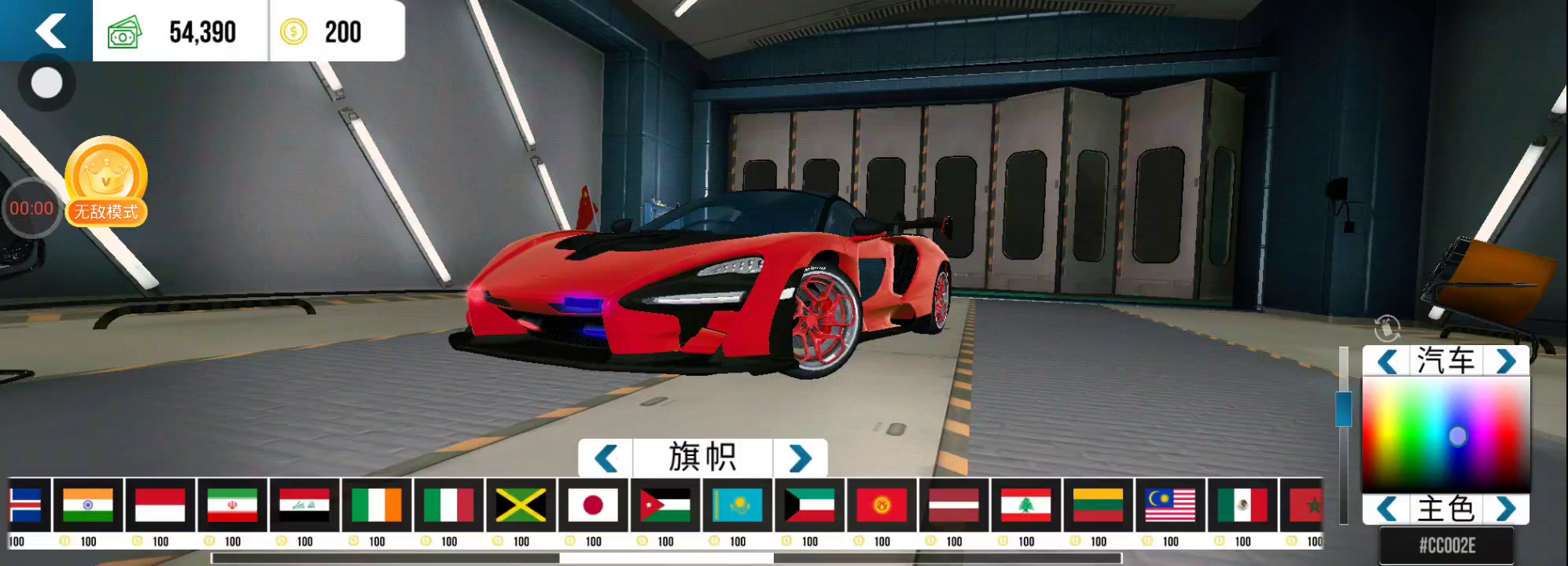1568x566 pixels.
Task: Click the #CC002E hex color field
Action: click(1447, 546)
